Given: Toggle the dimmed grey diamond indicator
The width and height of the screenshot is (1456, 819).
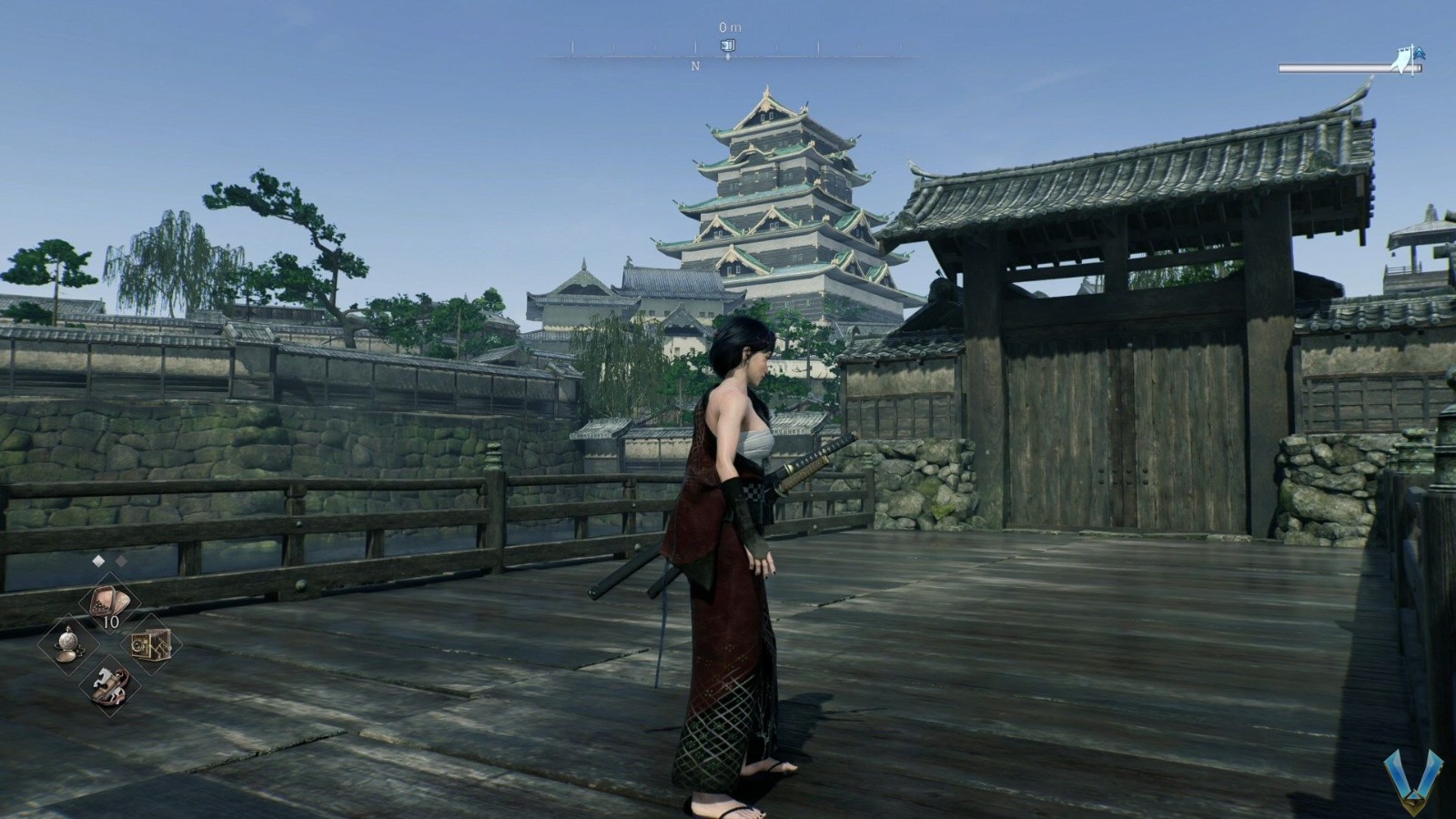Looking at the screenshot, I should click(121, 561).
